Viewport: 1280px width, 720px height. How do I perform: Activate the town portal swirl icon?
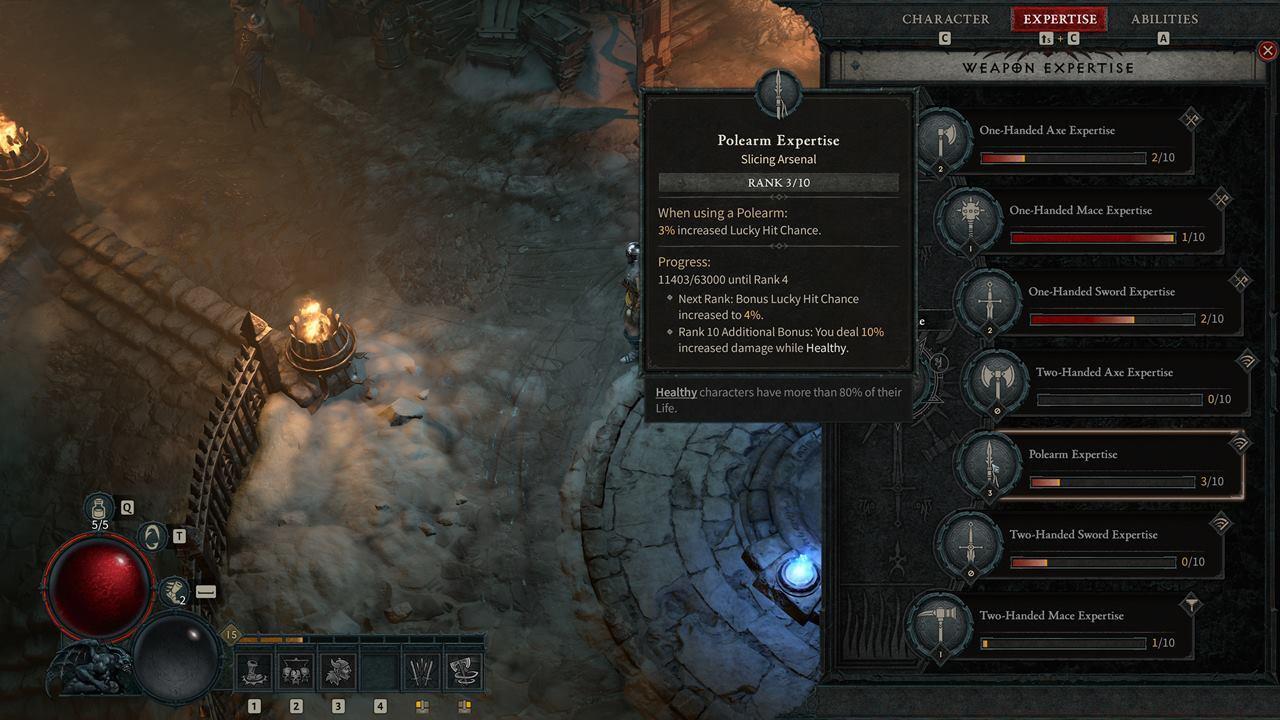click(x=152, y=537)
